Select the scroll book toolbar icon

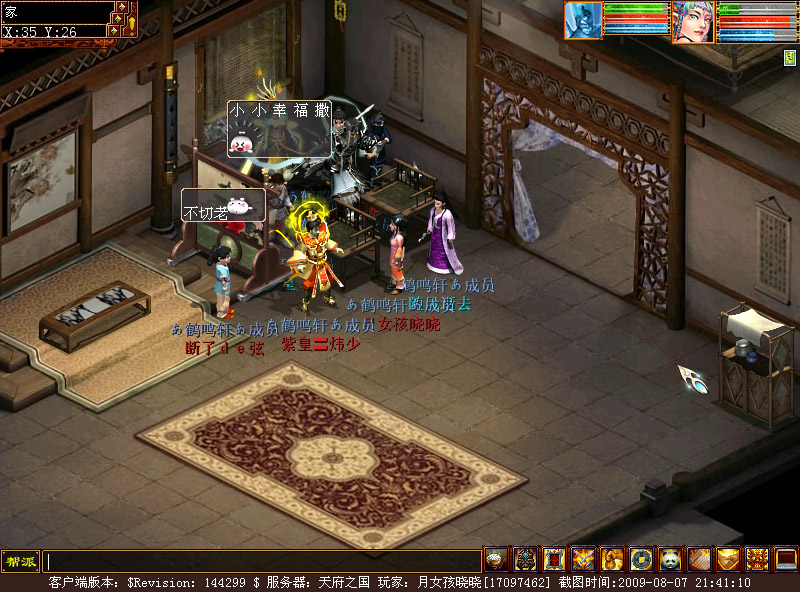coord(699,560)
